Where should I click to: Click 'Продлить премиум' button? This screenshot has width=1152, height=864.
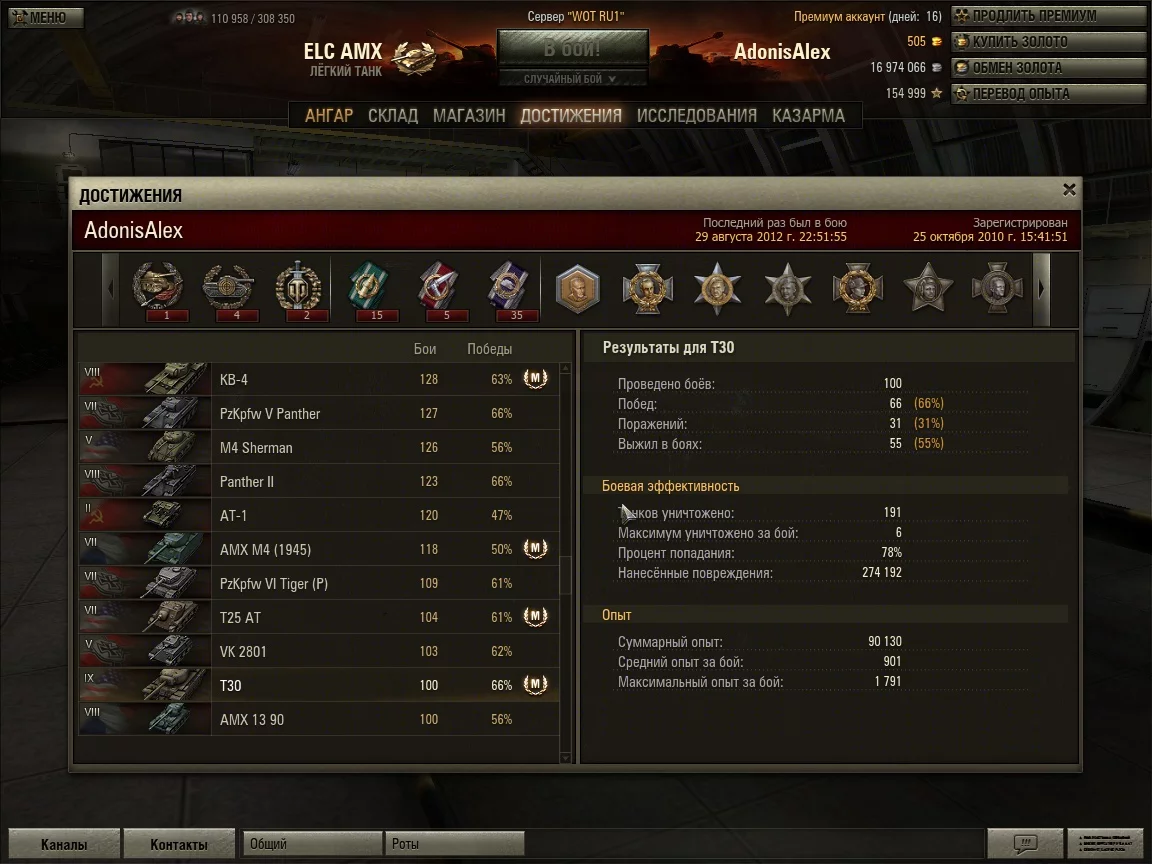tap(1047, 16)
